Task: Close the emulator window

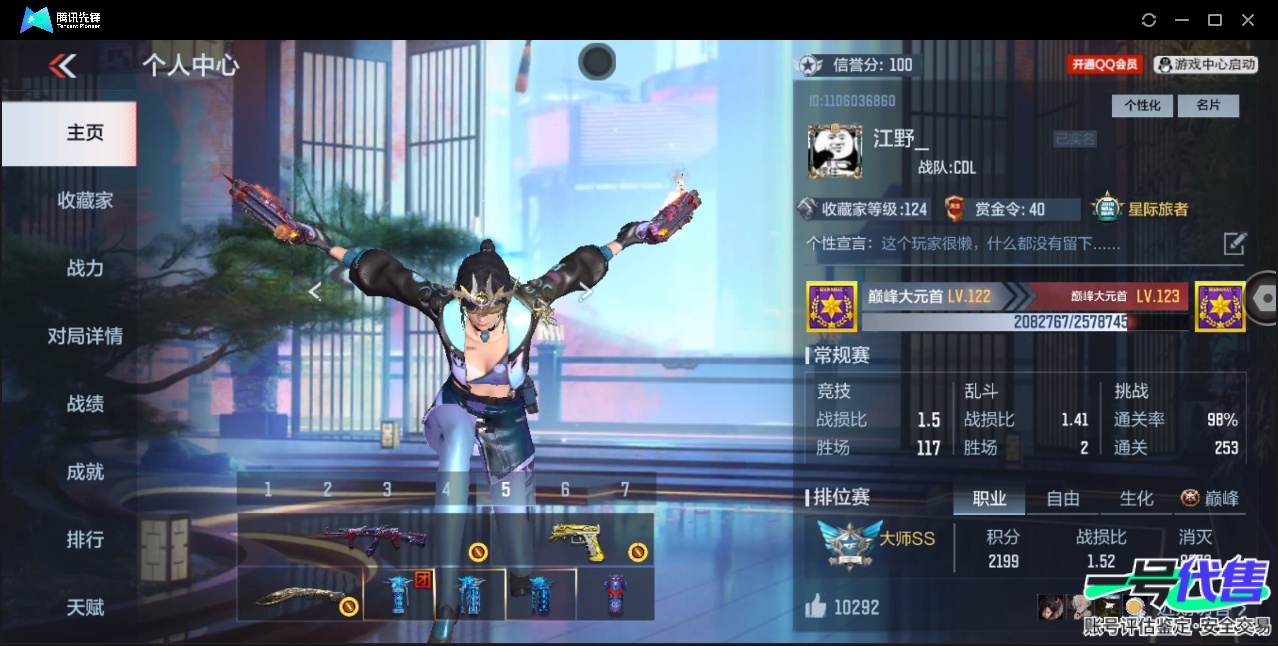Action: point(1248,20)
